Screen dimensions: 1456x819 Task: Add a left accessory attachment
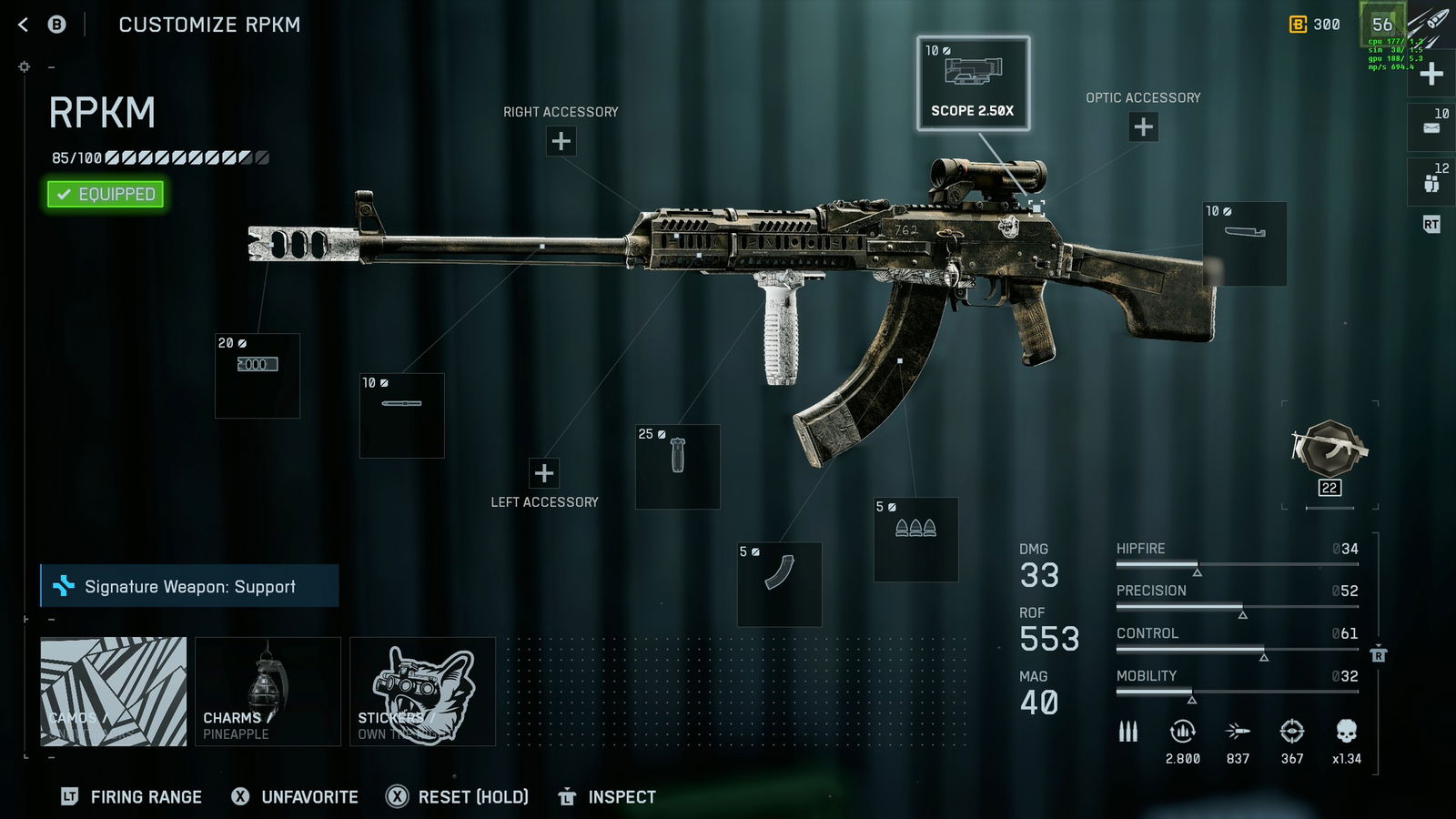pos(544,473)
